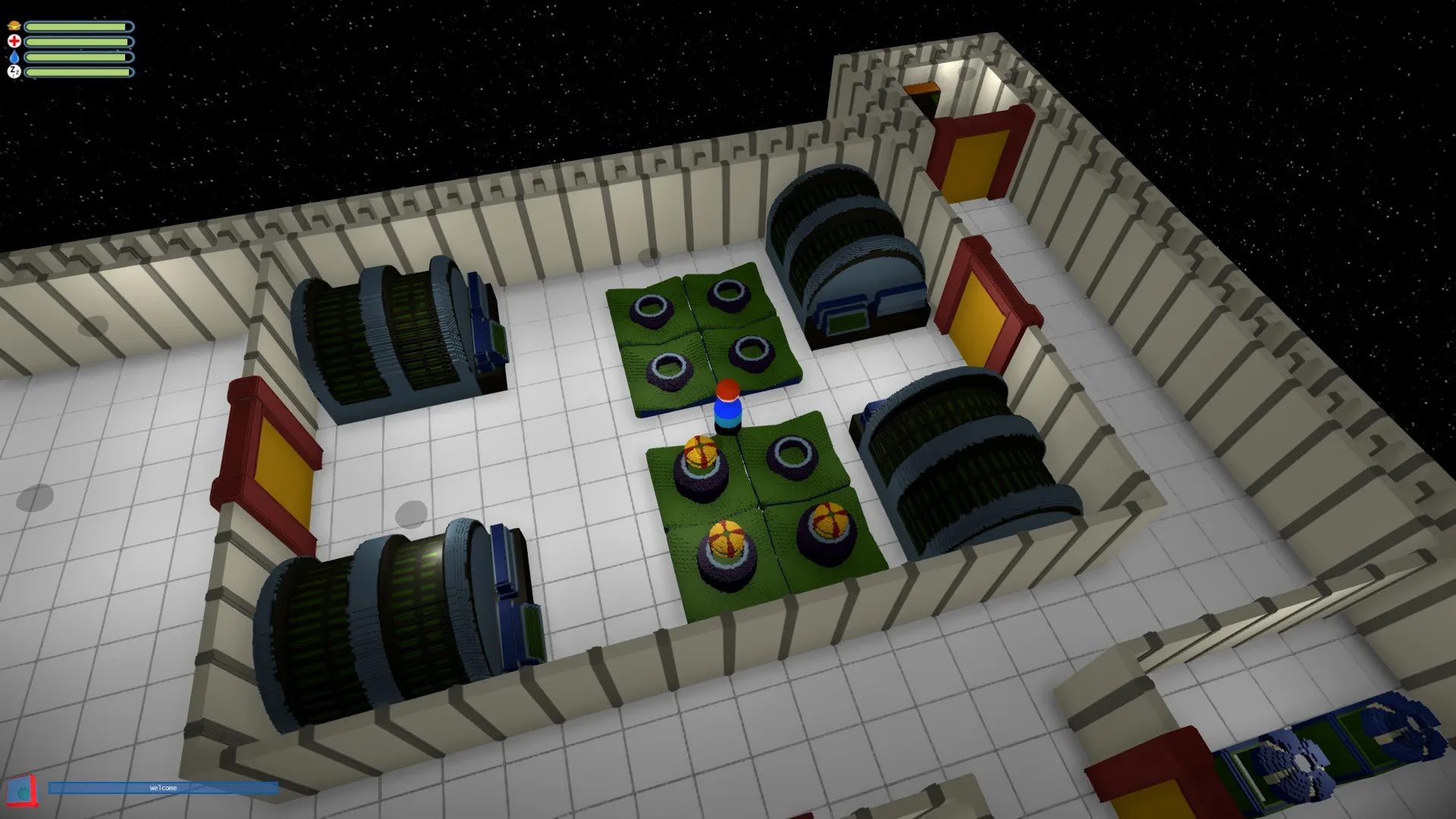Click the blue droplet thirst icon

tap(14, 58)
